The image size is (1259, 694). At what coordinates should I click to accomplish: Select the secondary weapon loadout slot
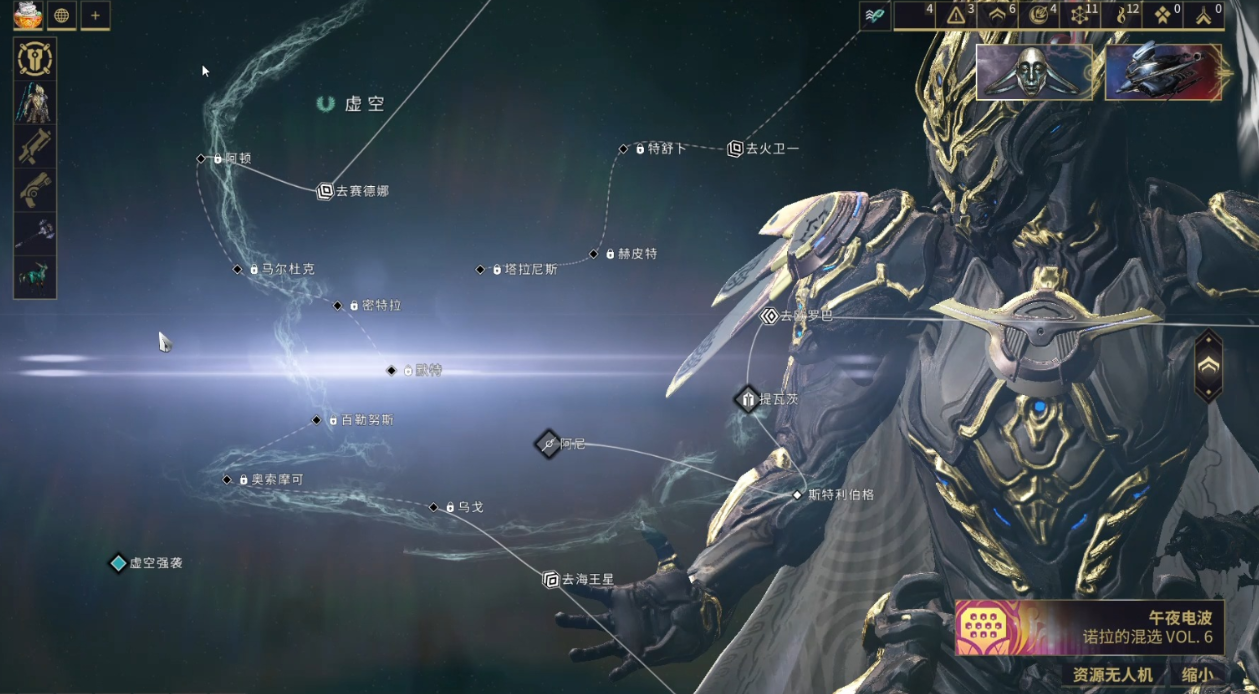pos(35,190)
